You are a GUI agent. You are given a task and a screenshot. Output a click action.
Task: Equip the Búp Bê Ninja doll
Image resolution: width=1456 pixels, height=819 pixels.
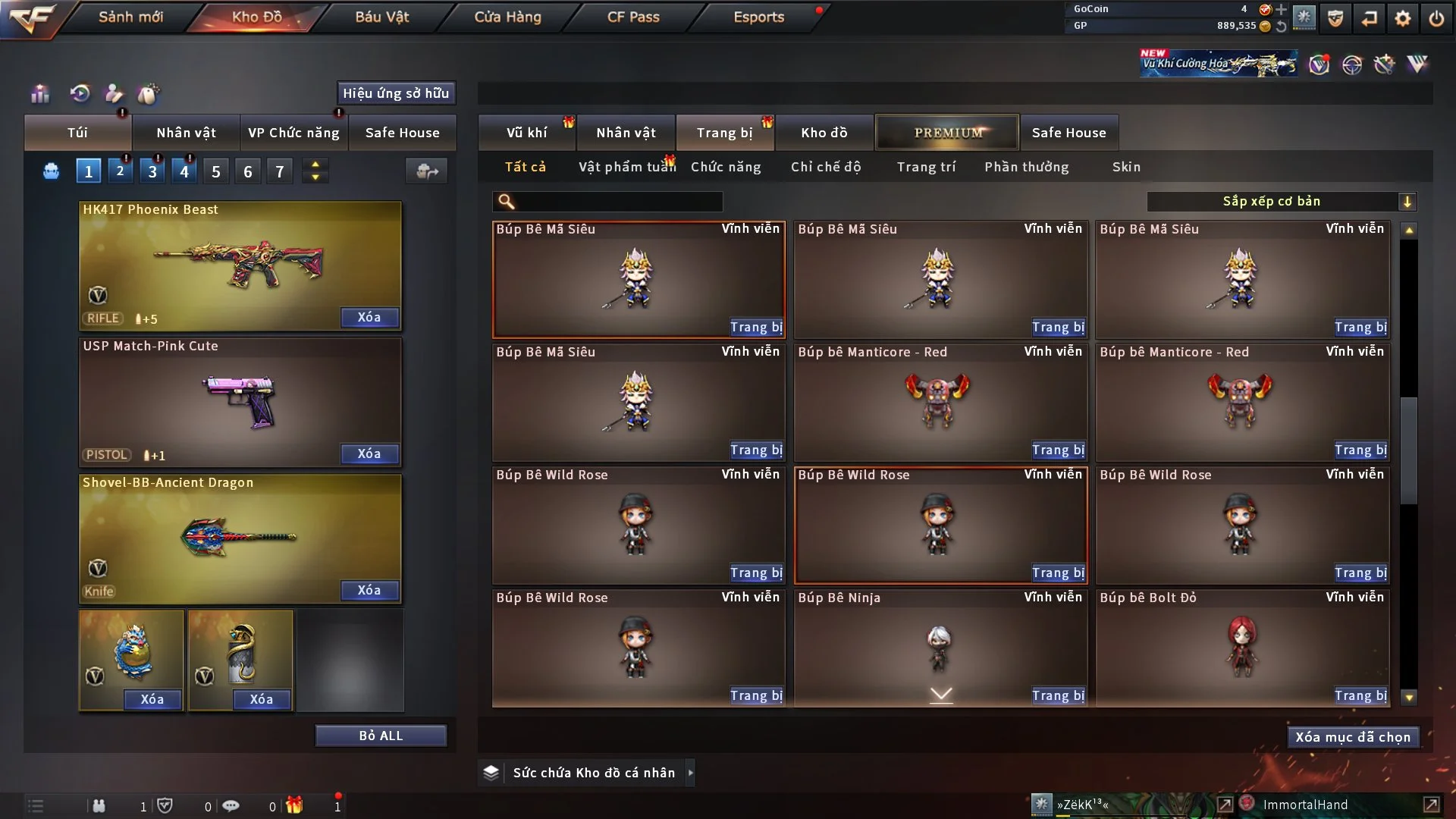pyautogui.click(x=1058, y=695)
